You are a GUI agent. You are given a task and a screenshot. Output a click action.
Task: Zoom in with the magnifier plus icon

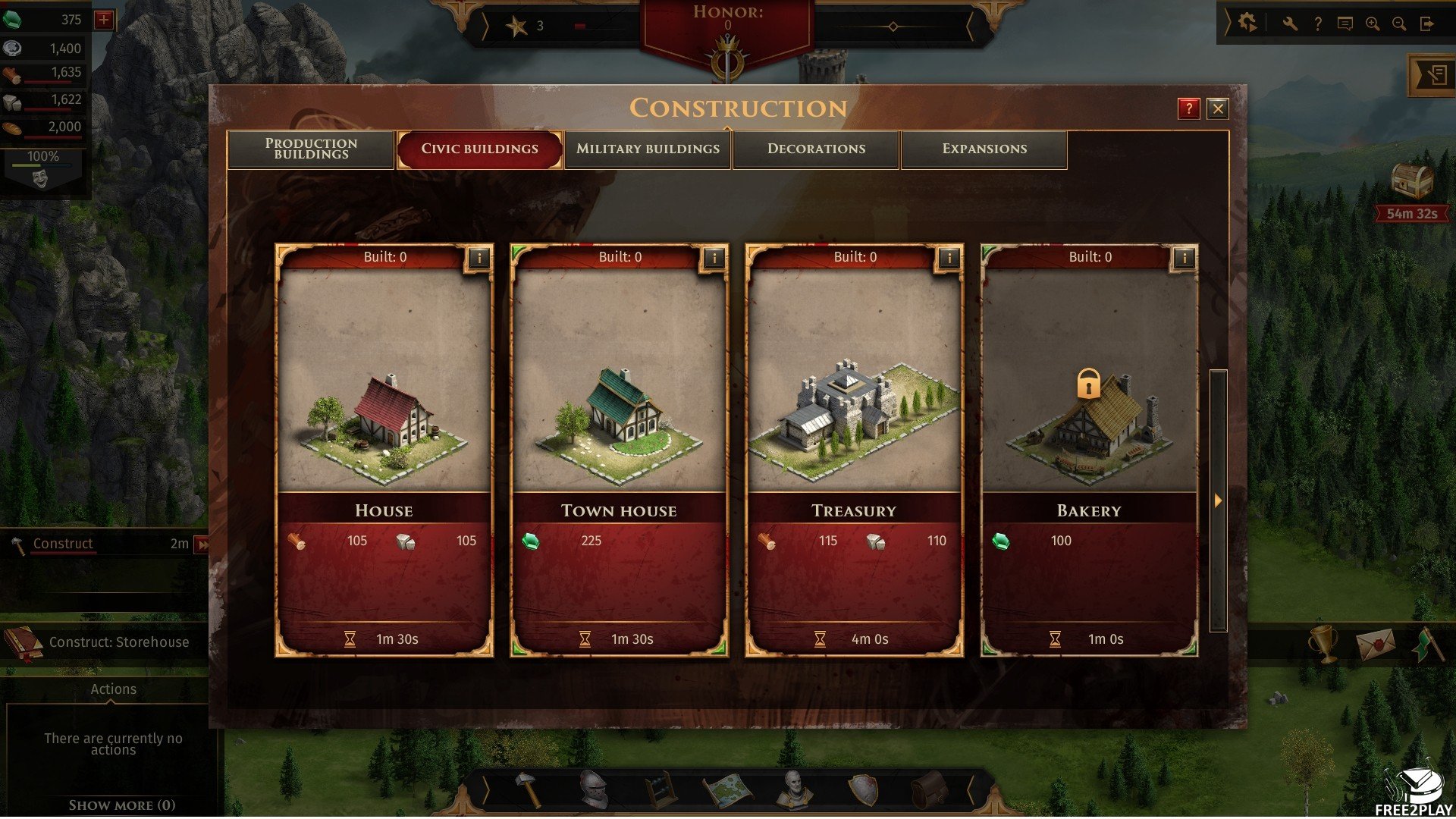pos(1373,24)
